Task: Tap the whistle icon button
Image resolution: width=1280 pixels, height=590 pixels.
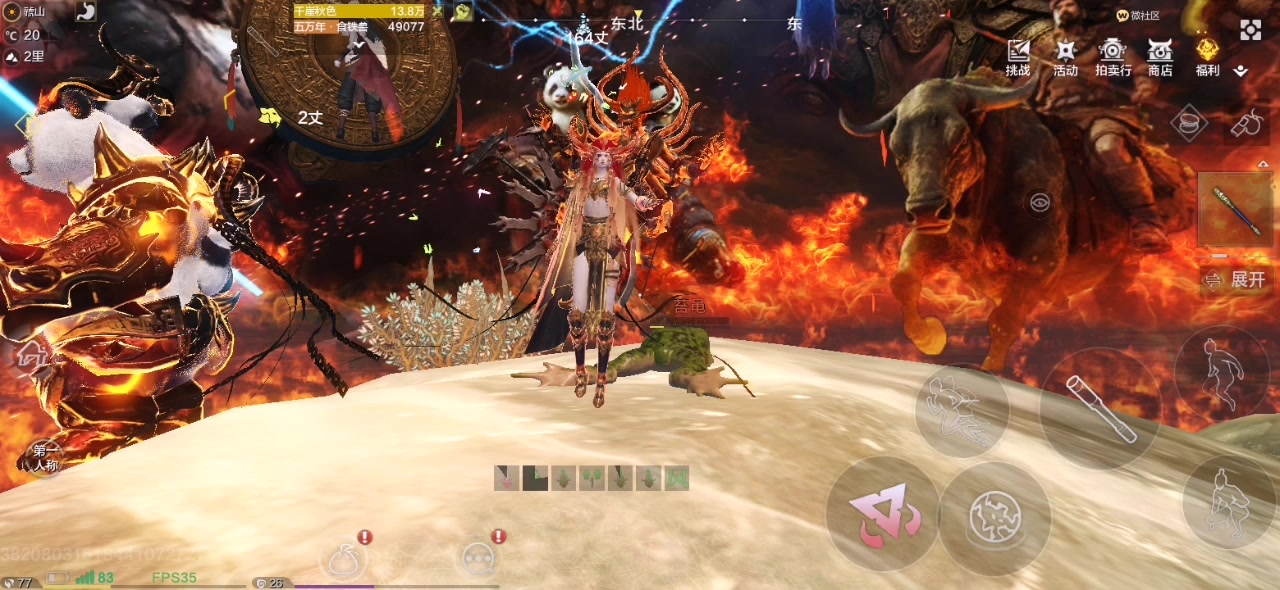Action: click(1245, 122)
